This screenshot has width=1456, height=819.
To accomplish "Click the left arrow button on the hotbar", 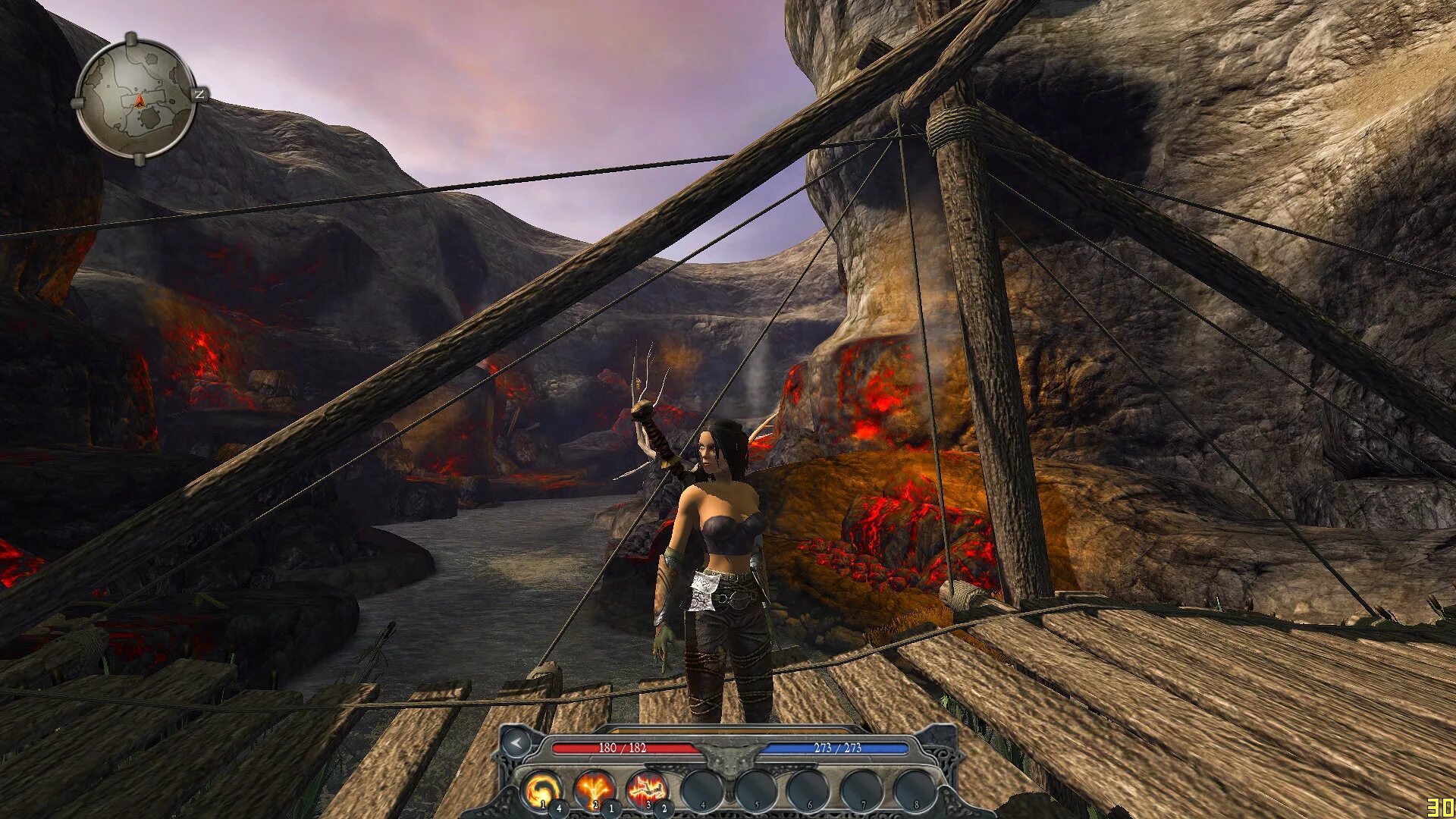I will point(517,744).
